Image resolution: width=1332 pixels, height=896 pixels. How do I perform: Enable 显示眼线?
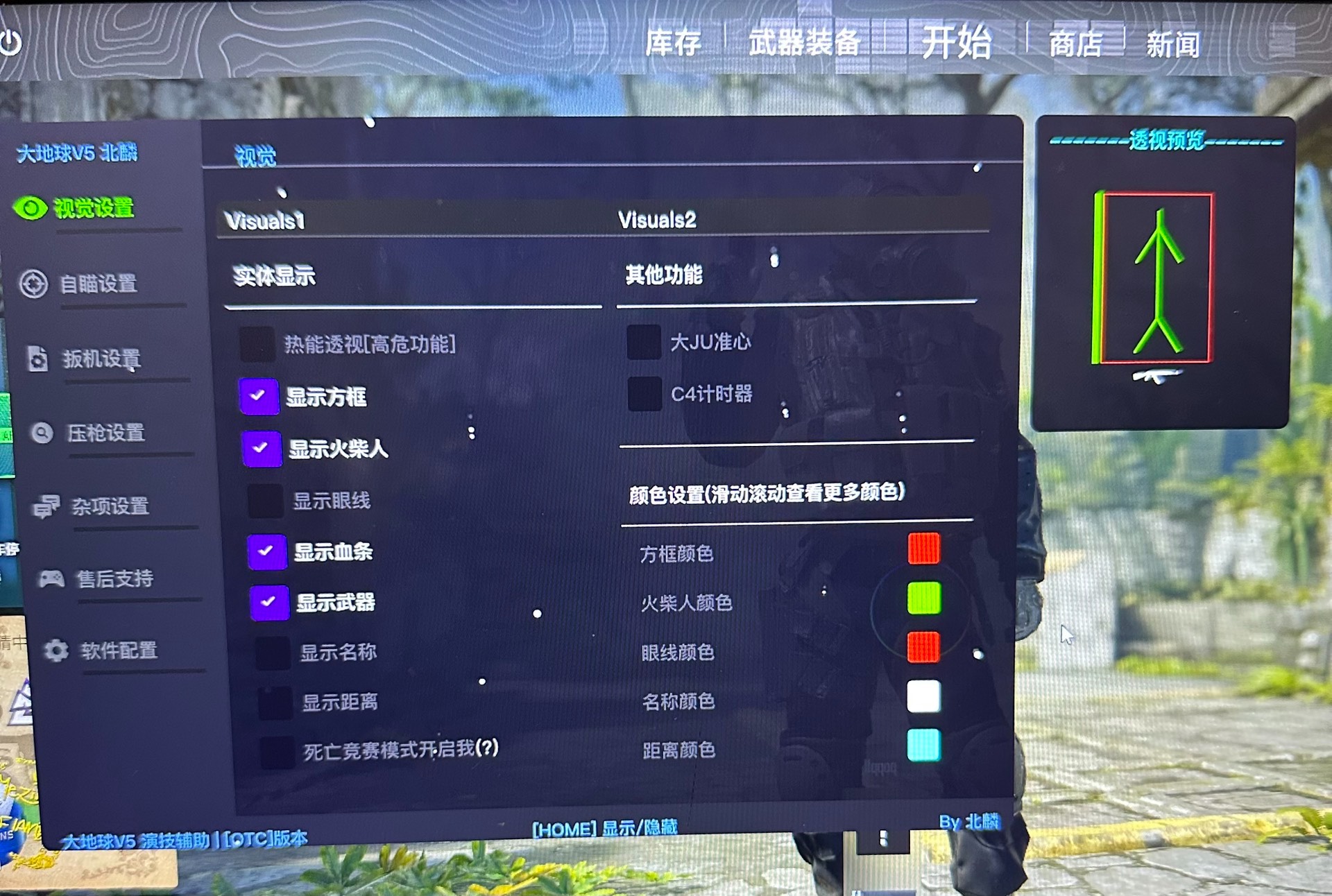pyautogui.click(x=266, y=501)
